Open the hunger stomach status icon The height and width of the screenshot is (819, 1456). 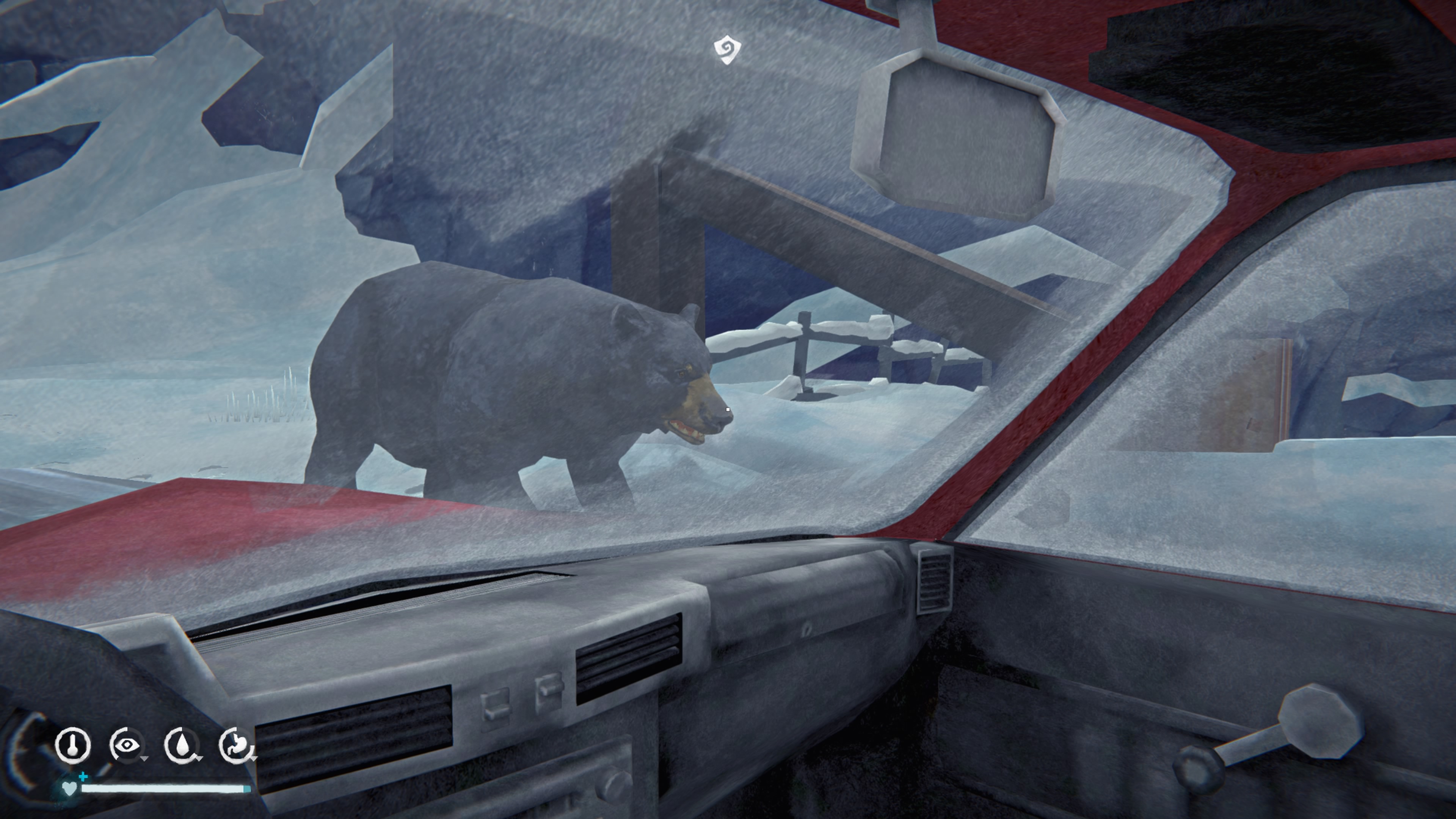(x=236, y=745)
